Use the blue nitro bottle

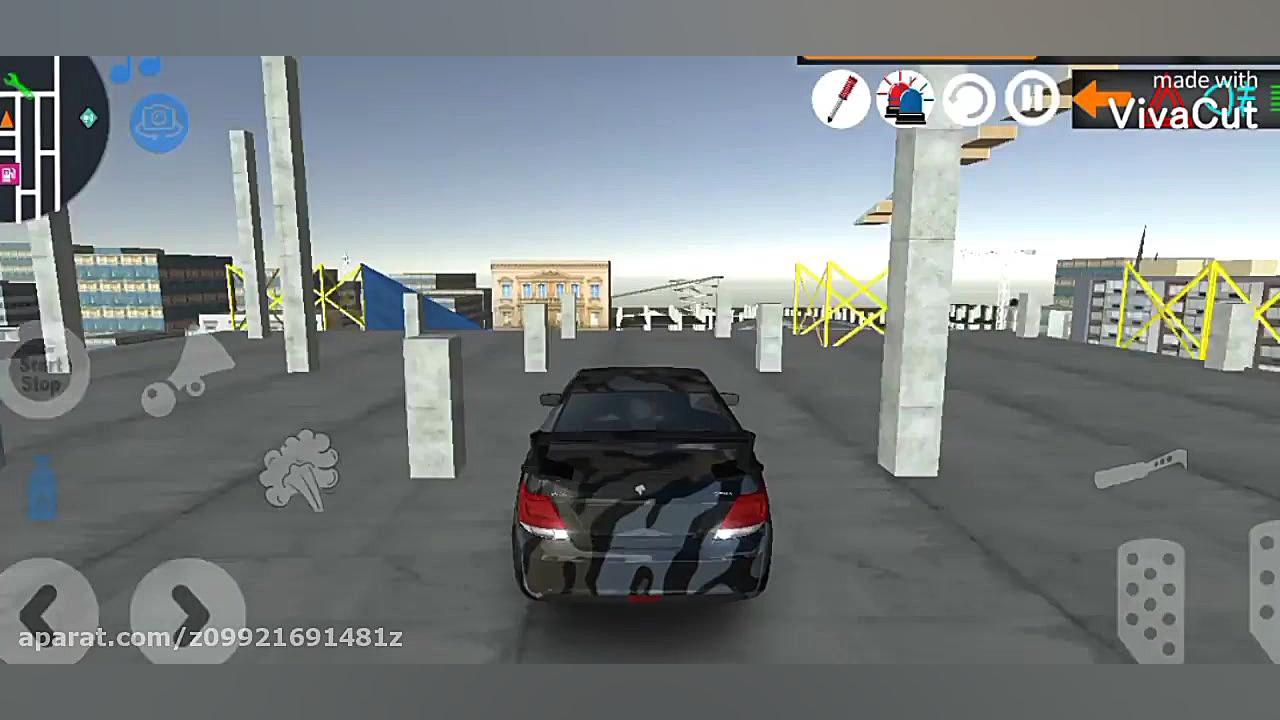pyautogui.click(x=42, y=490)
